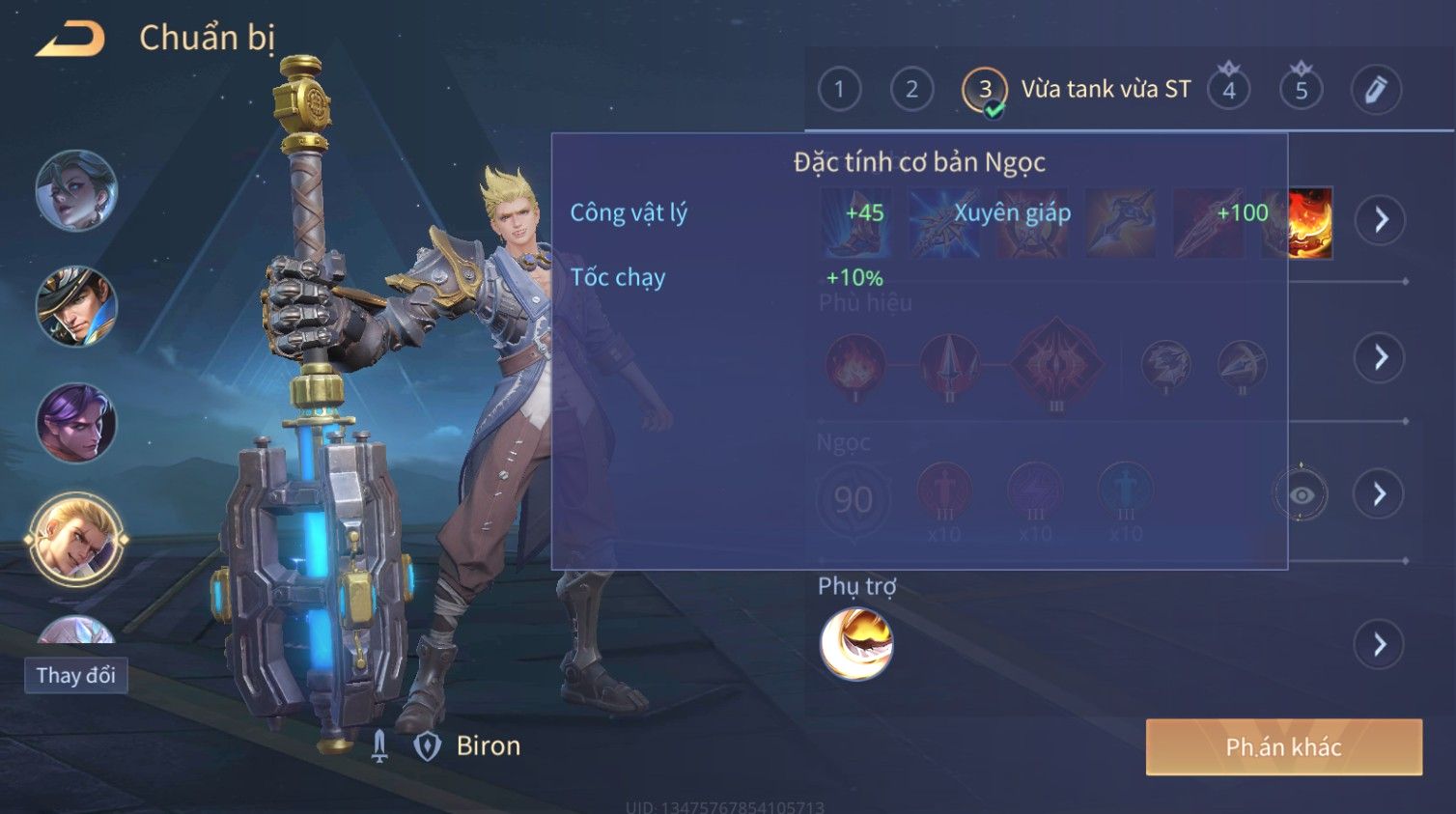Toggle the Ngọc attribute eye icon
The image size is (1456, 814).
(1301, 494)
